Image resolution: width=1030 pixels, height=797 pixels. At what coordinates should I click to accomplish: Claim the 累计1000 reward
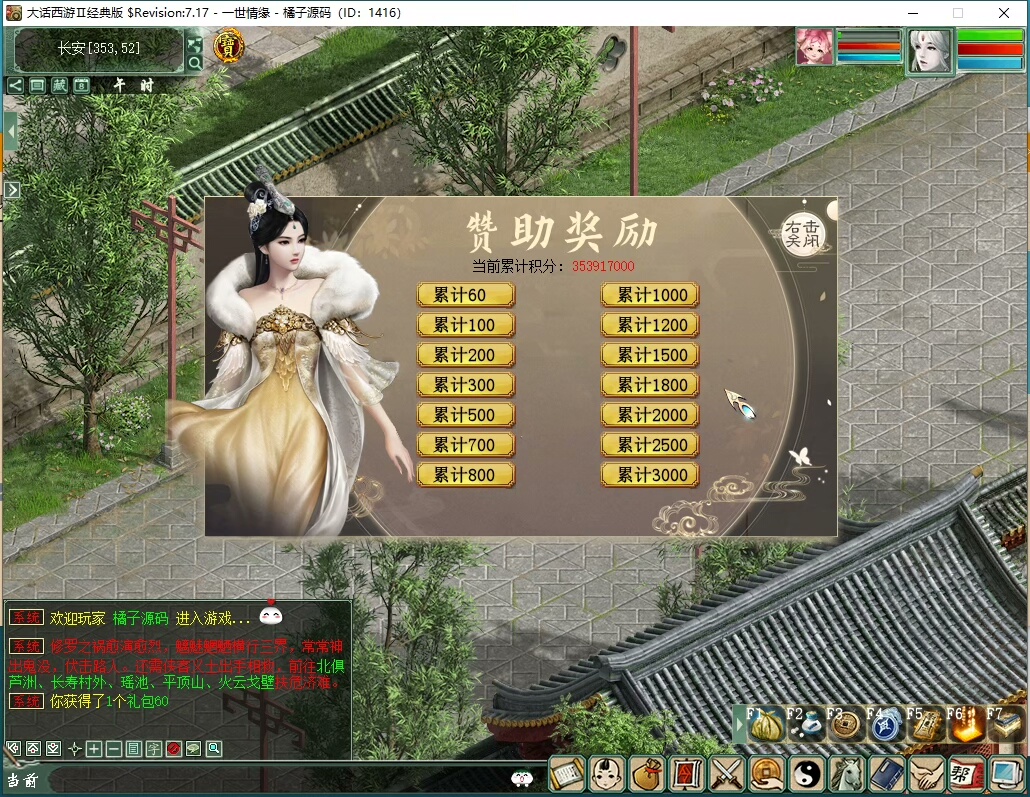pyautogui.click(x=650, y=295)
